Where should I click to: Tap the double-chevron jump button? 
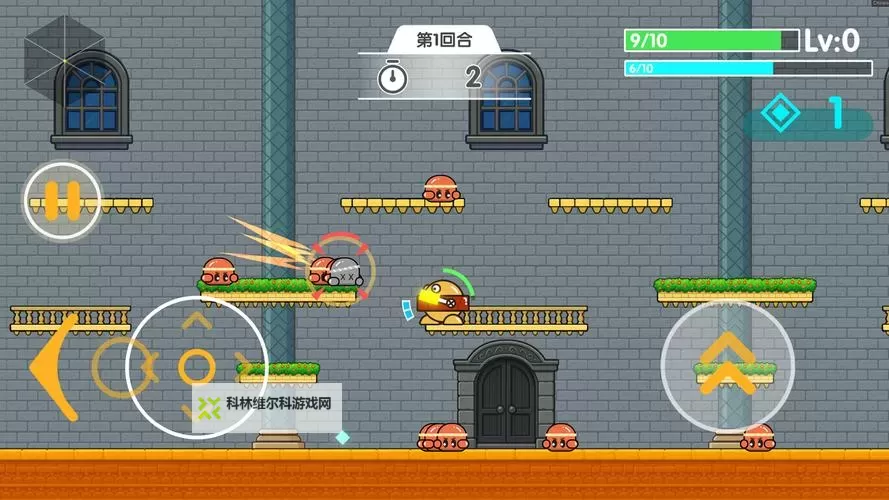tap(727, 365)
